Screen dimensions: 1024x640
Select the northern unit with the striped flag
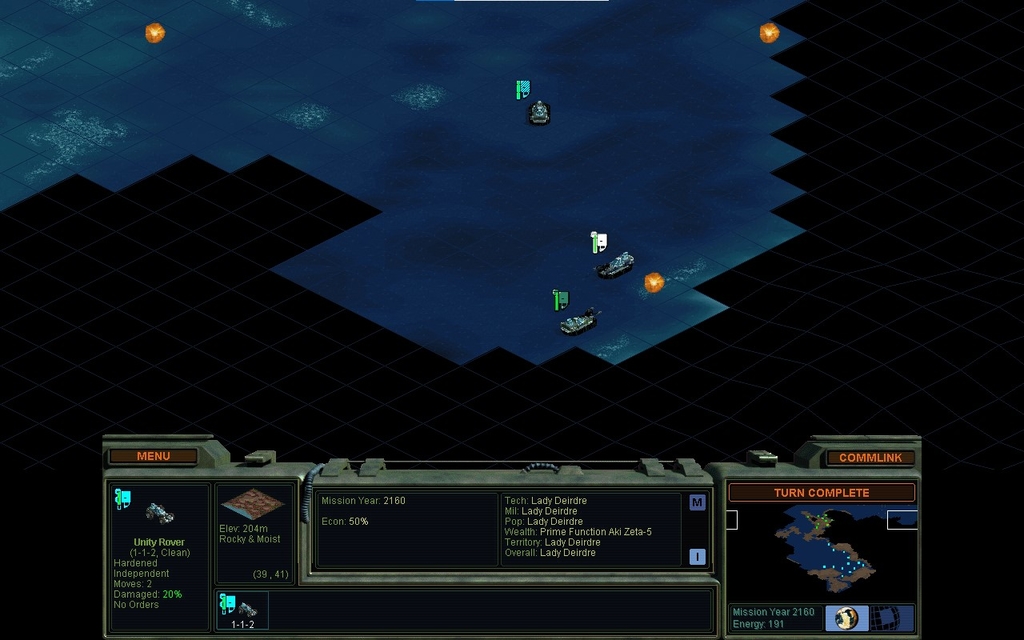coord(539,112)
